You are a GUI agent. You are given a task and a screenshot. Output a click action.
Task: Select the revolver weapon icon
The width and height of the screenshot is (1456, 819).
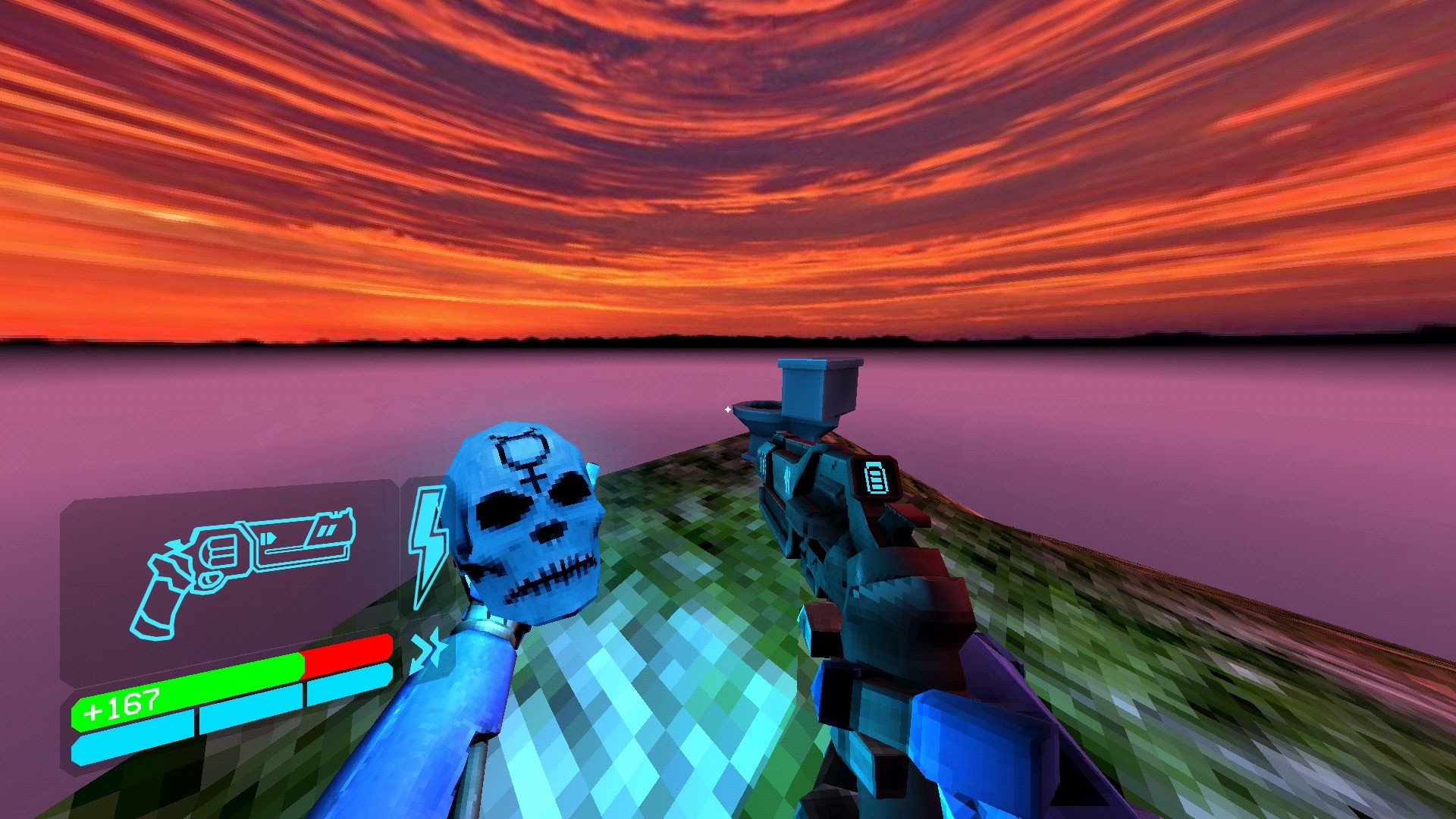(241, 567)
